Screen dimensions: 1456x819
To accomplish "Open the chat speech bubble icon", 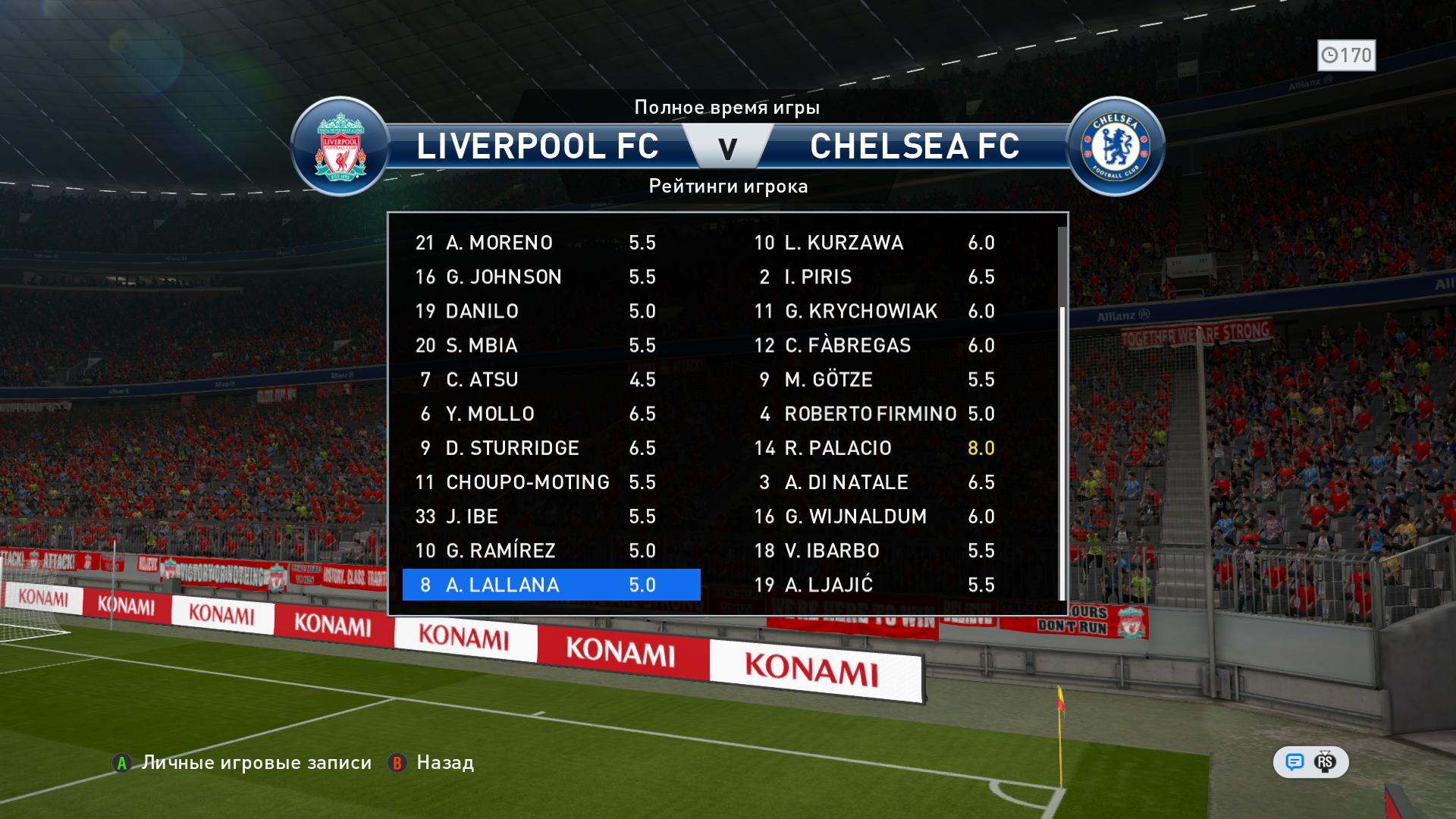I will point(1294,762).
